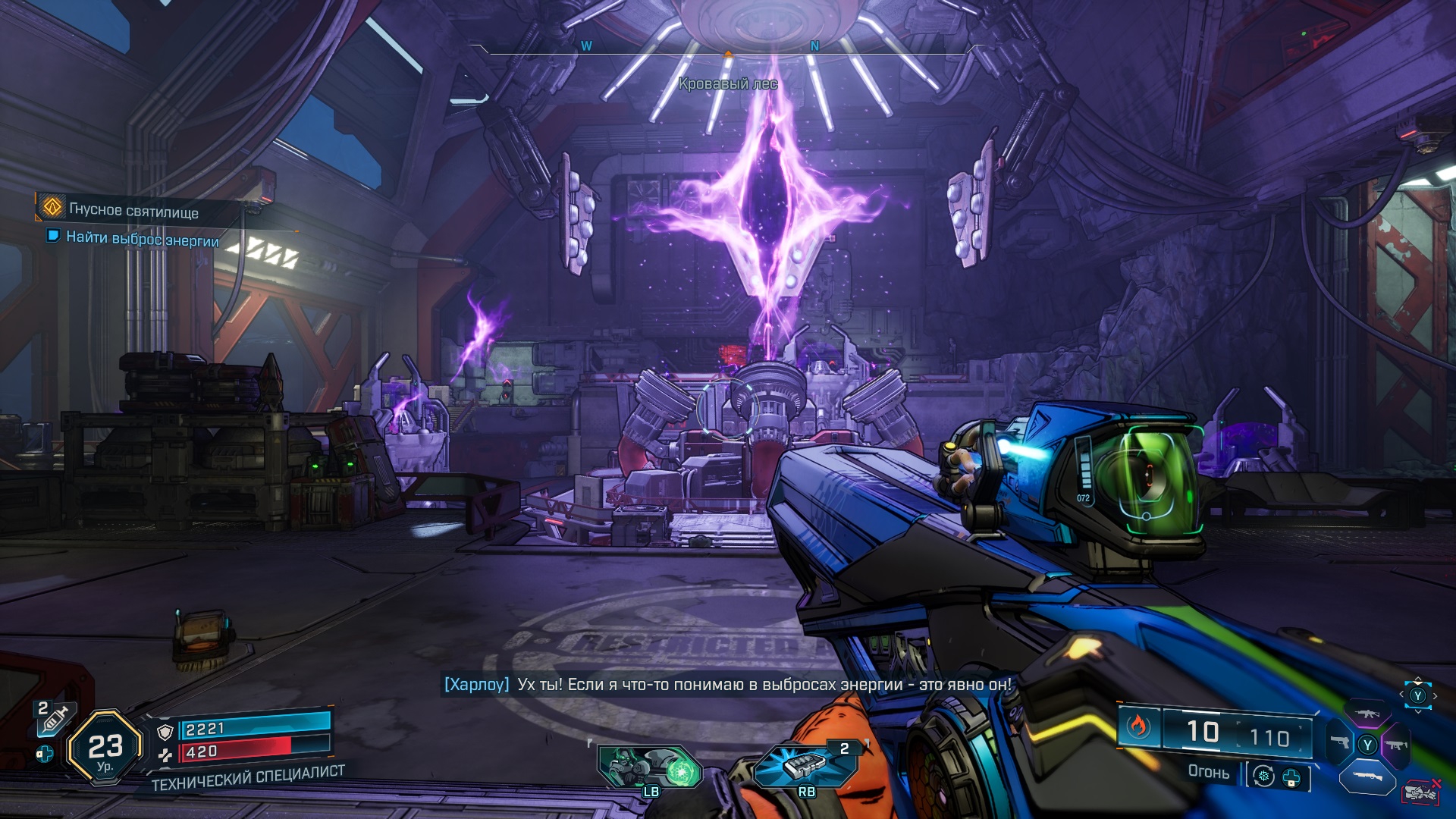Equip the pistol weapon slot
Image resolution: width=1456 pixels, height=819 pixels.
click(1340, 742)
